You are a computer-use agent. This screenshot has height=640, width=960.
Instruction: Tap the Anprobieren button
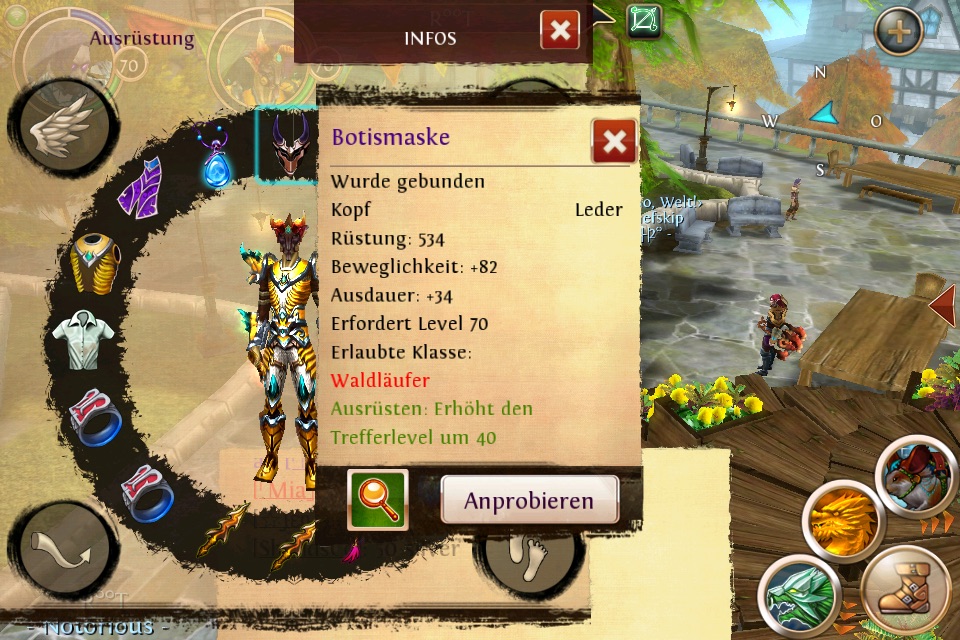click(x=529, y=500)
